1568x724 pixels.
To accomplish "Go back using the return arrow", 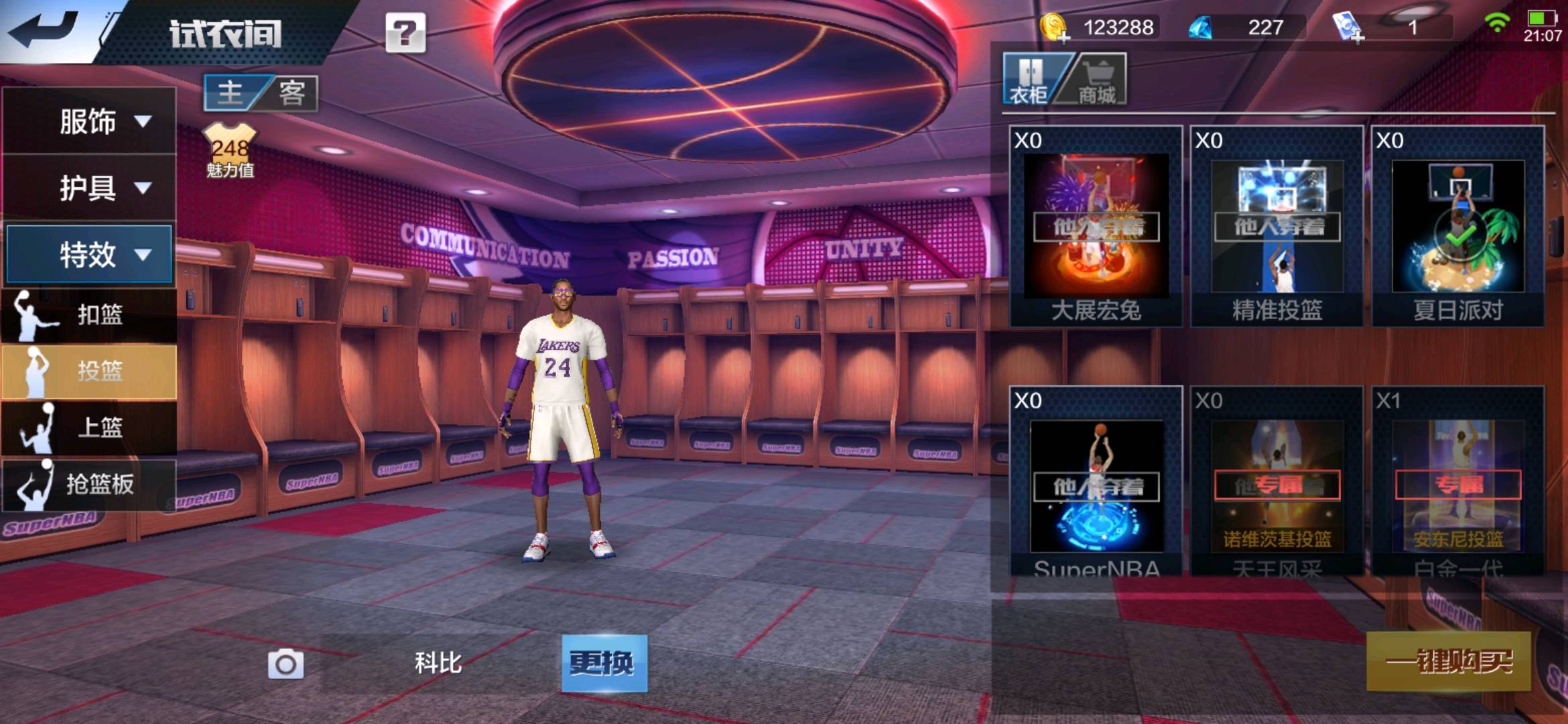I will pyautogui.click(x=44, y=30).
